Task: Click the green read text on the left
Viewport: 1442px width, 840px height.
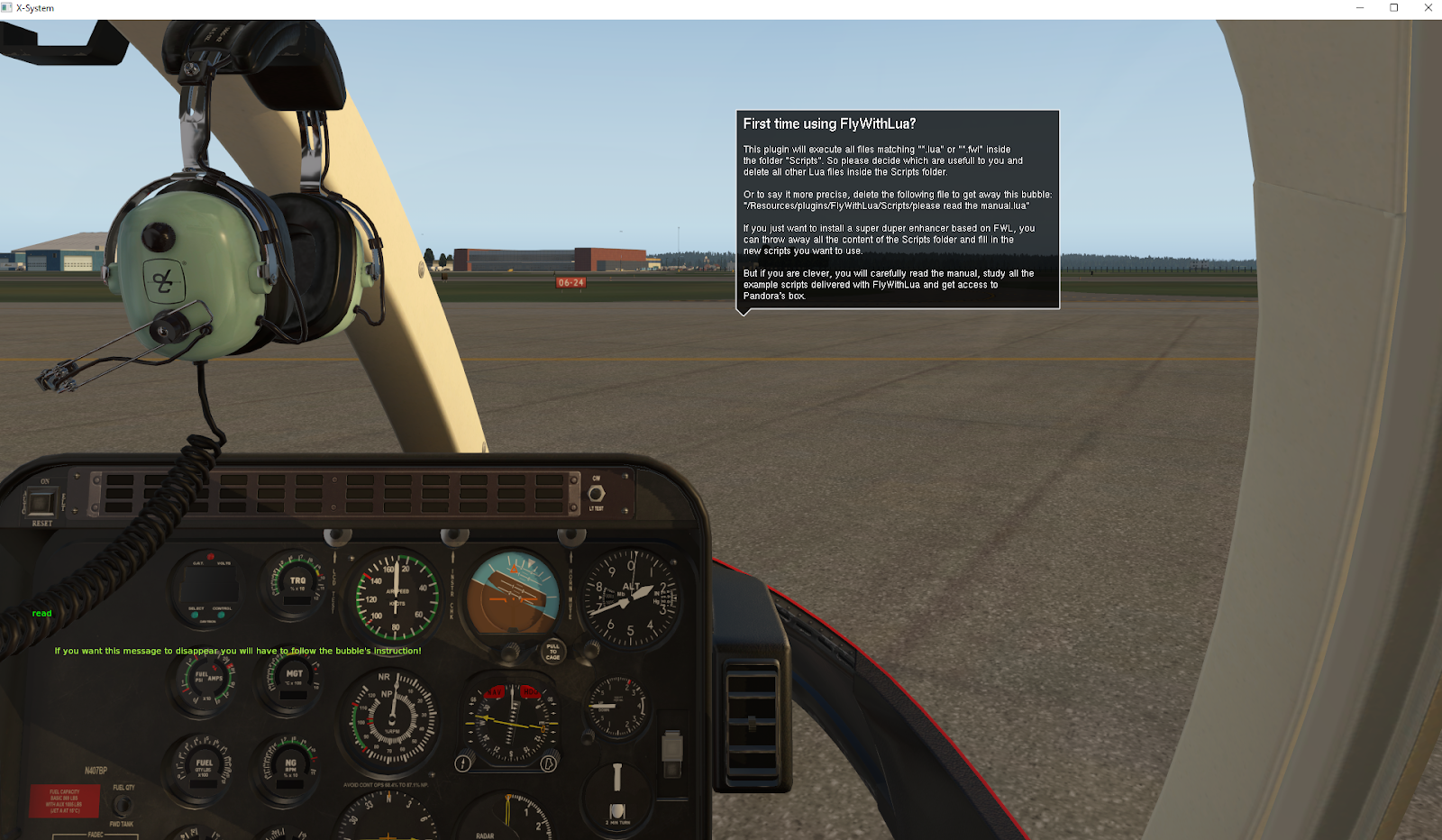Action: 41,613
